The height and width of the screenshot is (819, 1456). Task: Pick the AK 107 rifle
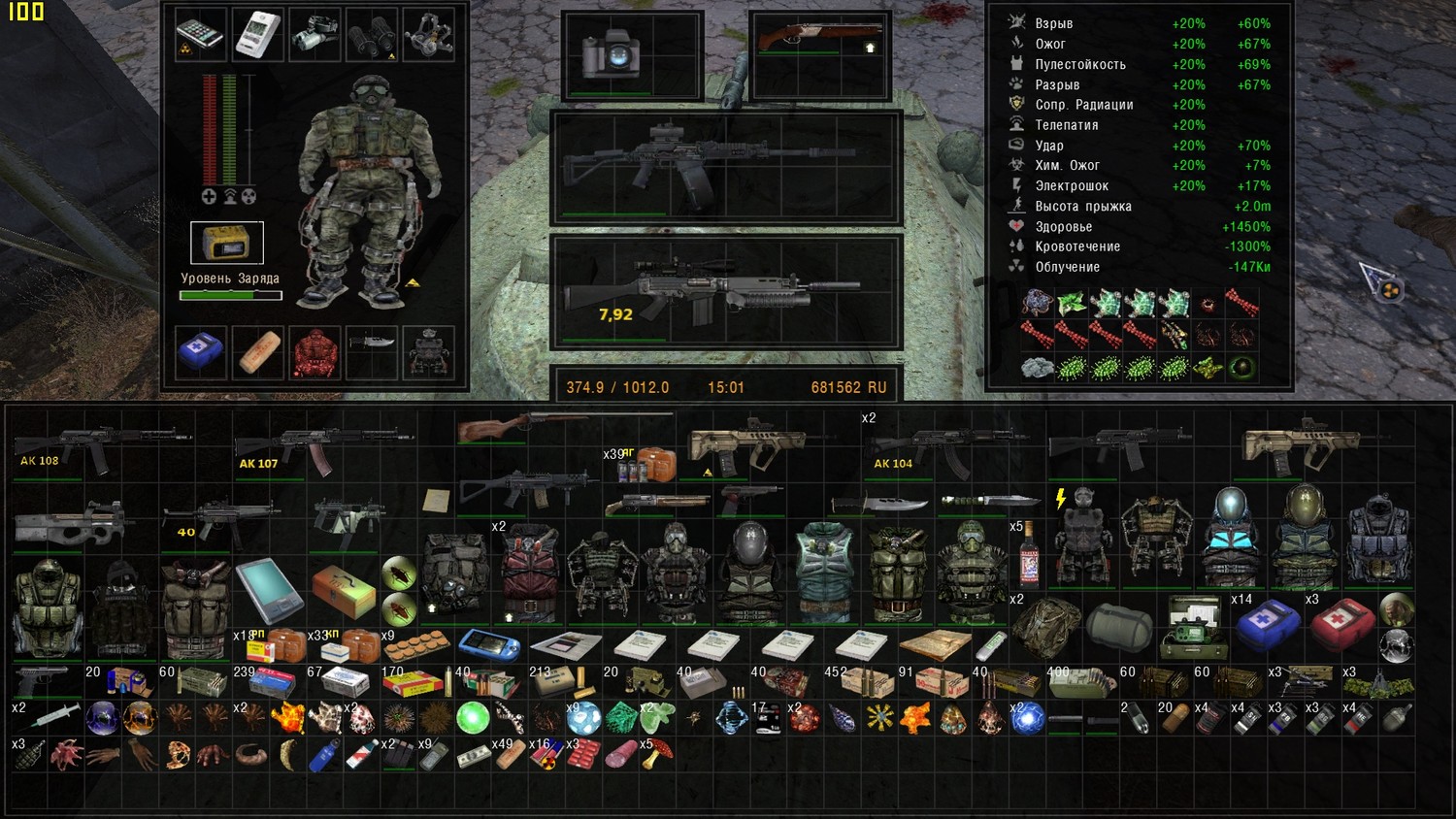320,448
